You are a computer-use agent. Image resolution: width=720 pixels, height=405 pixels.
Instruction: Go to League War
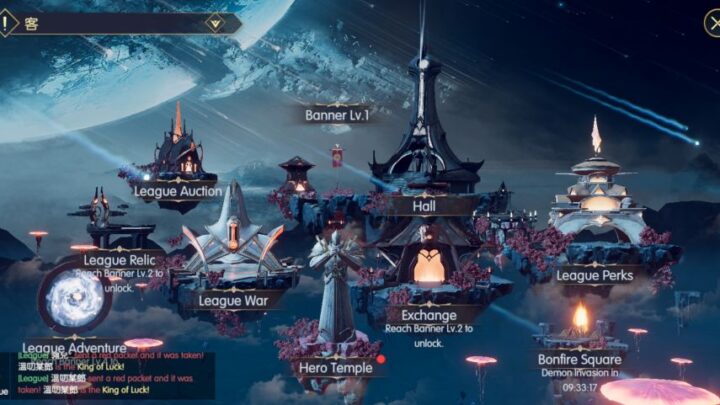click(x=233, y=300)
